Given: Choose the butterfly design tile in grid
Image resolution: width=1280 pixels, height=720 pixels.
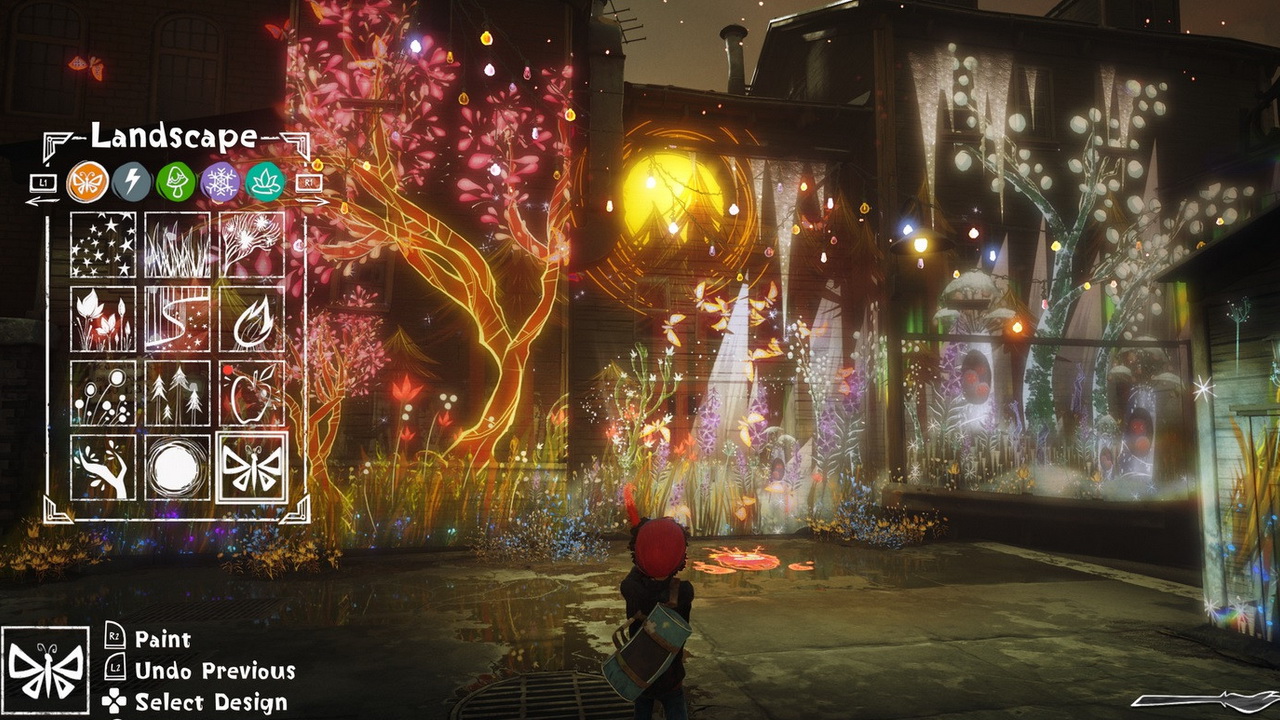Looking at the screenshot, I should [252, 467].
